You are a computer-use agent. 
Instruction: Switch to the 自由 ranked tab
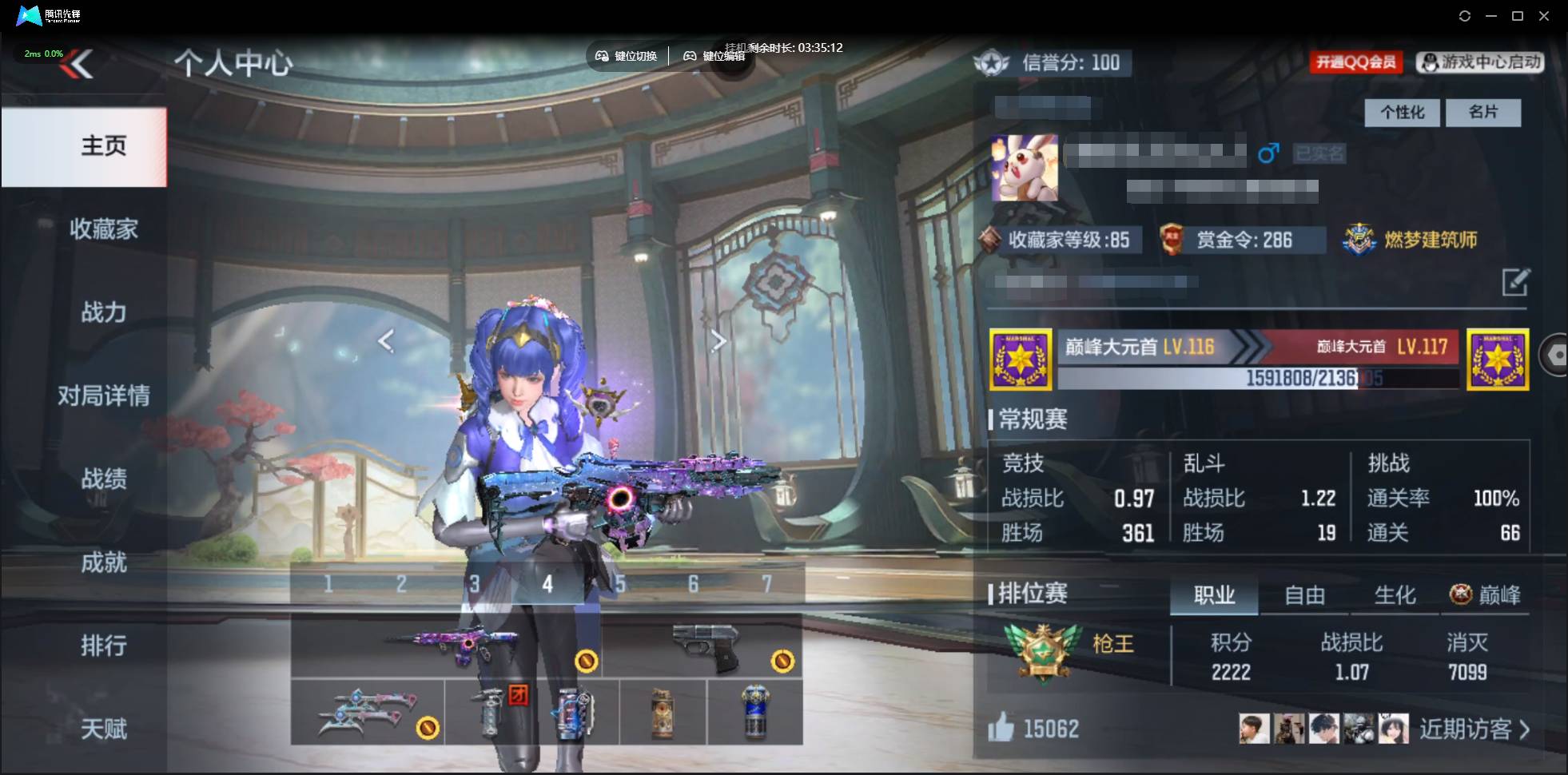coord(1306,594)
